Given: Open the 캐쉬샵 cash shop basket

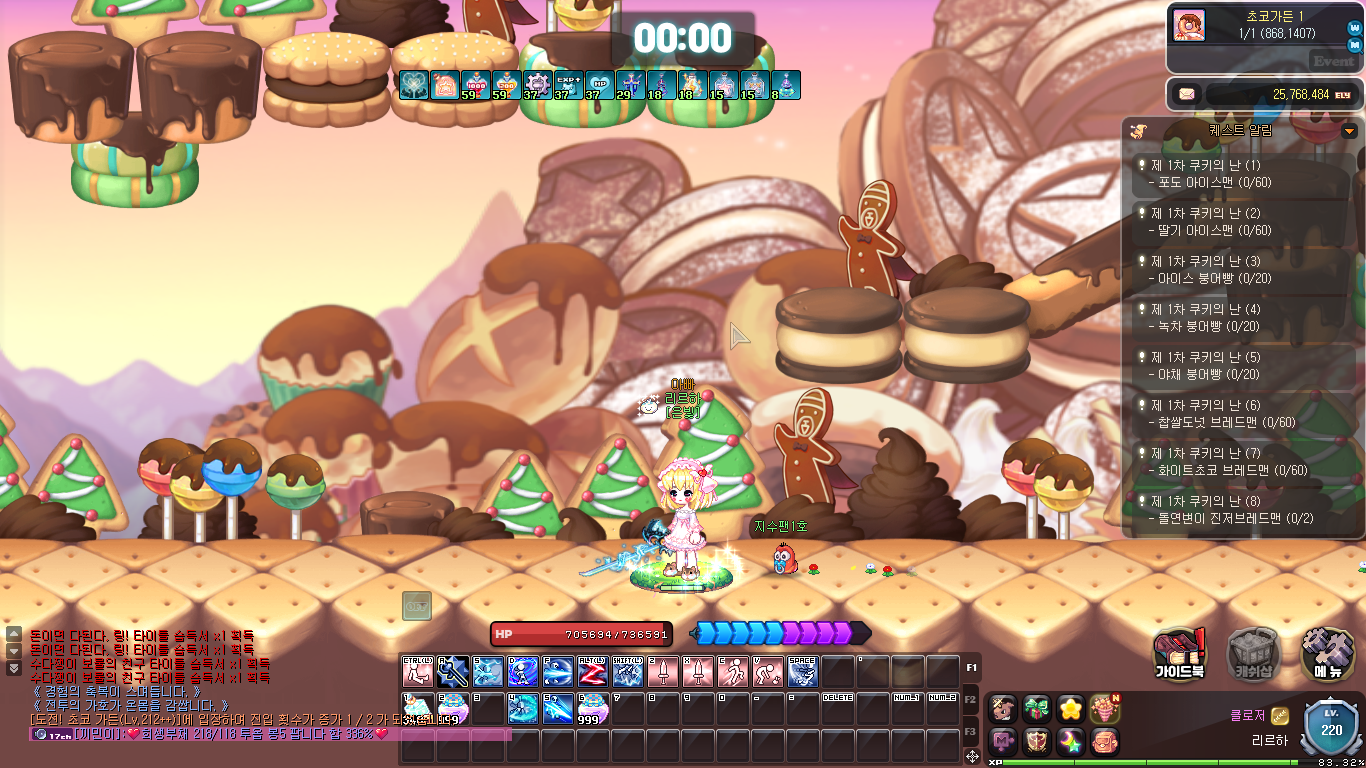Looking at the screenshot, I should pyautogui.click(x=1254, y=655).
